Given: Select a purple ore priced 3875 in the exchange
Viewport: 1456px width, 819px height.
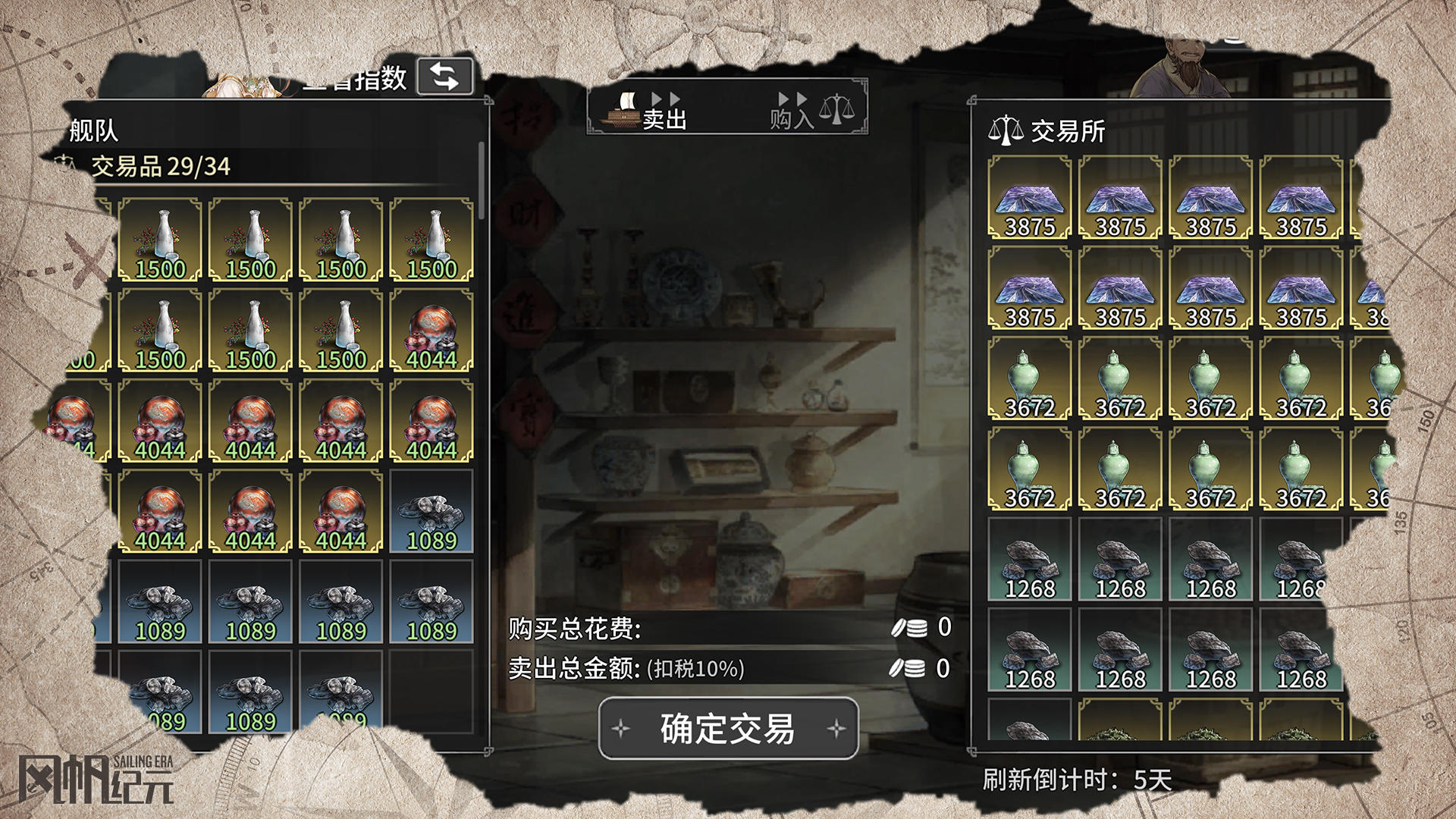Looking at the screenshot, I should [1028, 203].
